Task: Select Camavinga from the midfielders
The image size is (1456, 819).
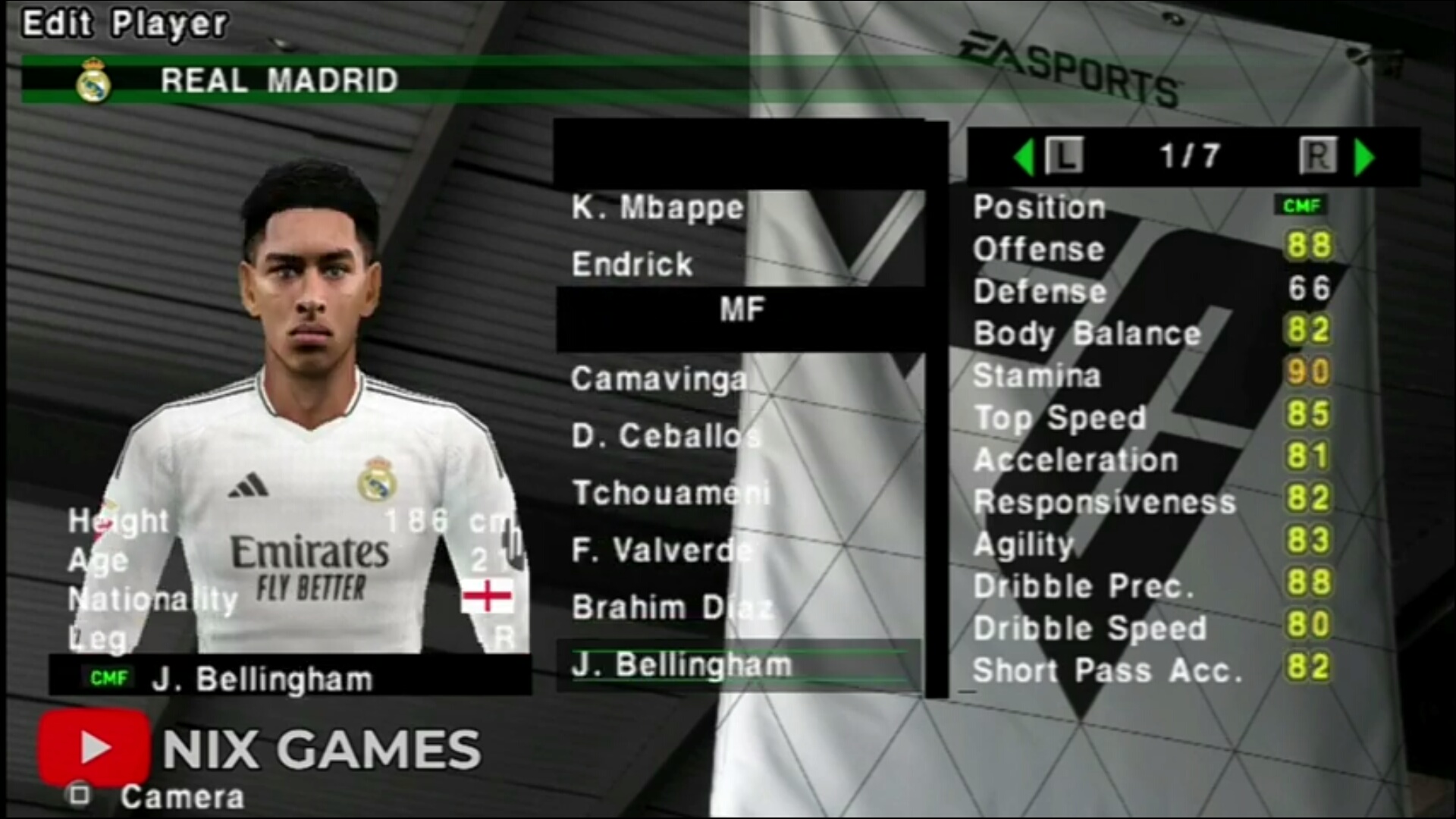Action: 658,378
